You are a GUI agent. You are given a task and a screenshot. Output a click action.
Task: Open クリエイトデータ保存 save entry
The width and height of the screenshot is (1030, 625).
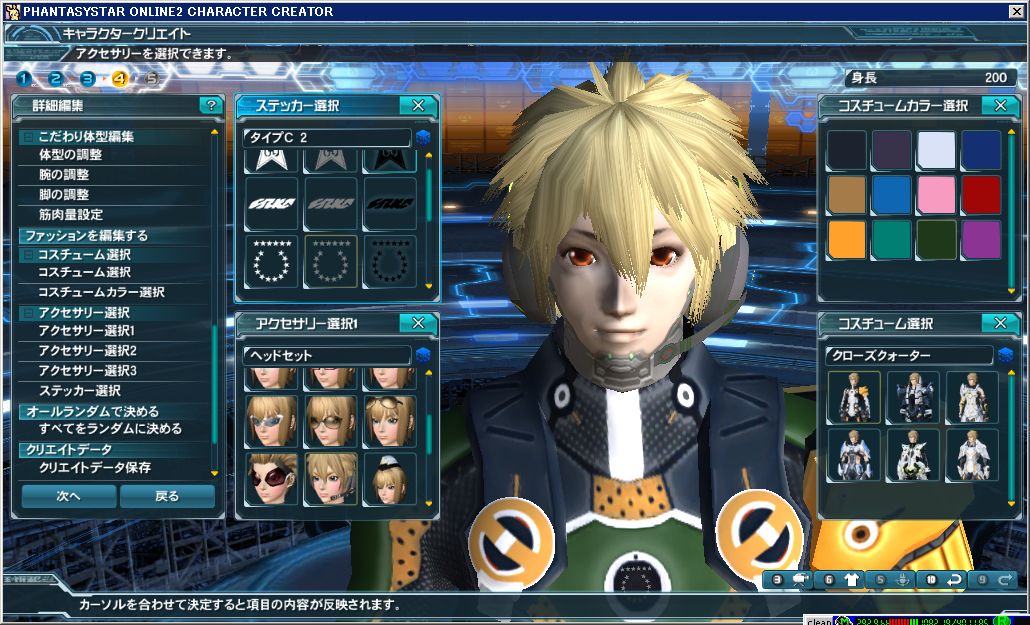pyautogui.click(x=95, y=468)
